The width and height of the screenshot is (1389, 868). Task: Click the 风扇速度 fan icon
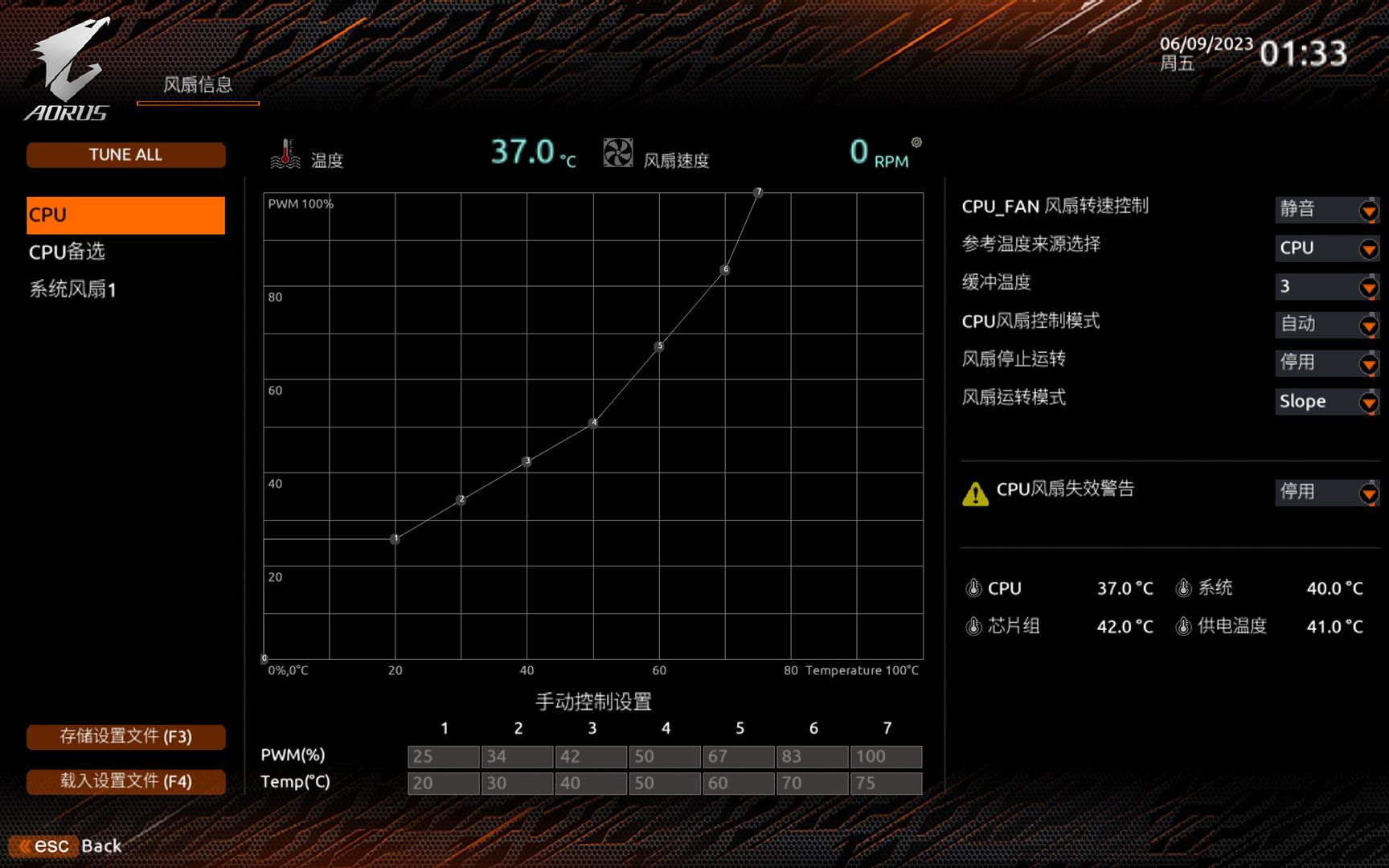[x=617, y=153]
